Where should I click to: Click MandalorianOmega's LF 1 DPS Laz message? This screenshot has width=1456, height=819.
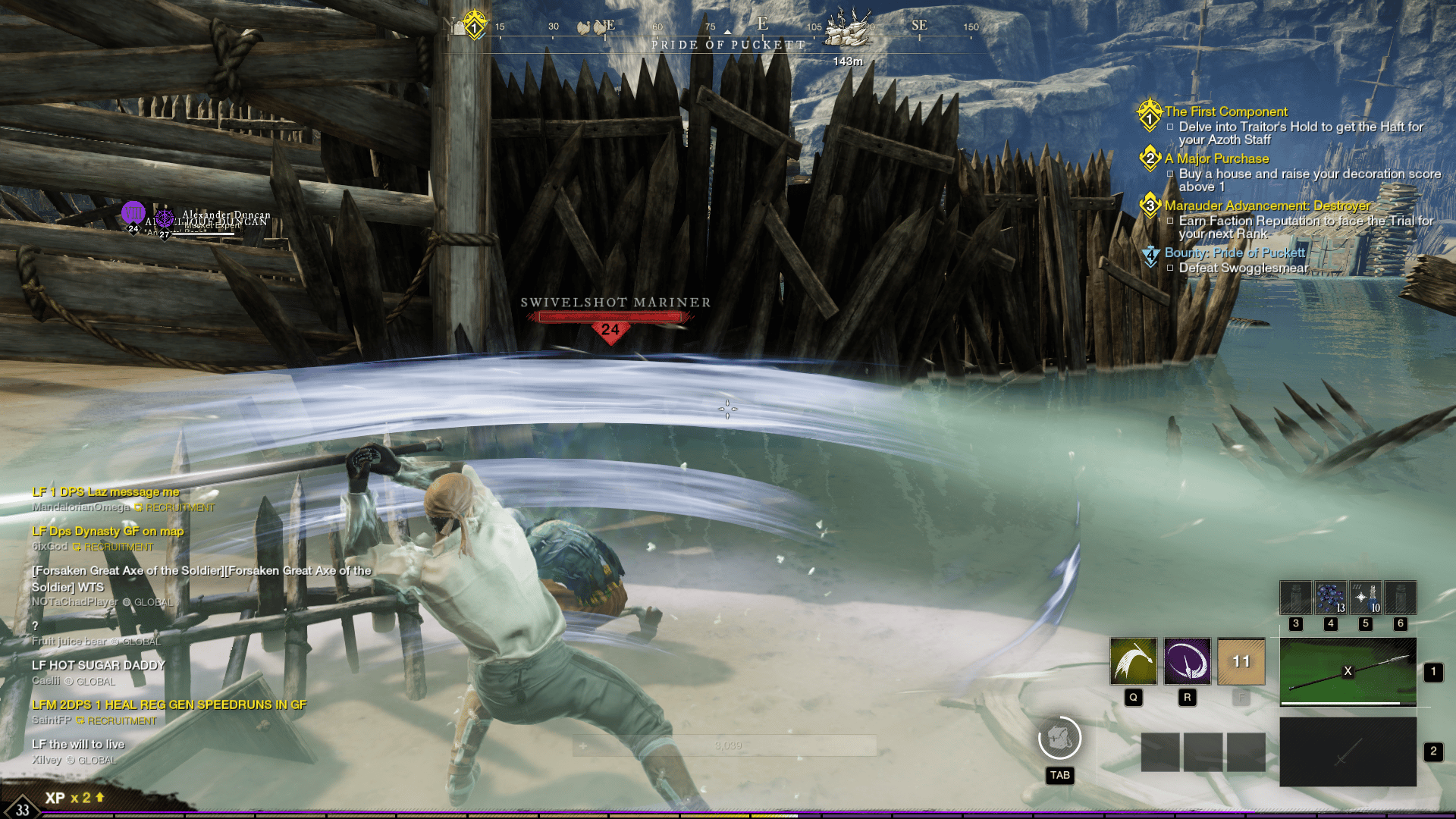pos(105,491)
